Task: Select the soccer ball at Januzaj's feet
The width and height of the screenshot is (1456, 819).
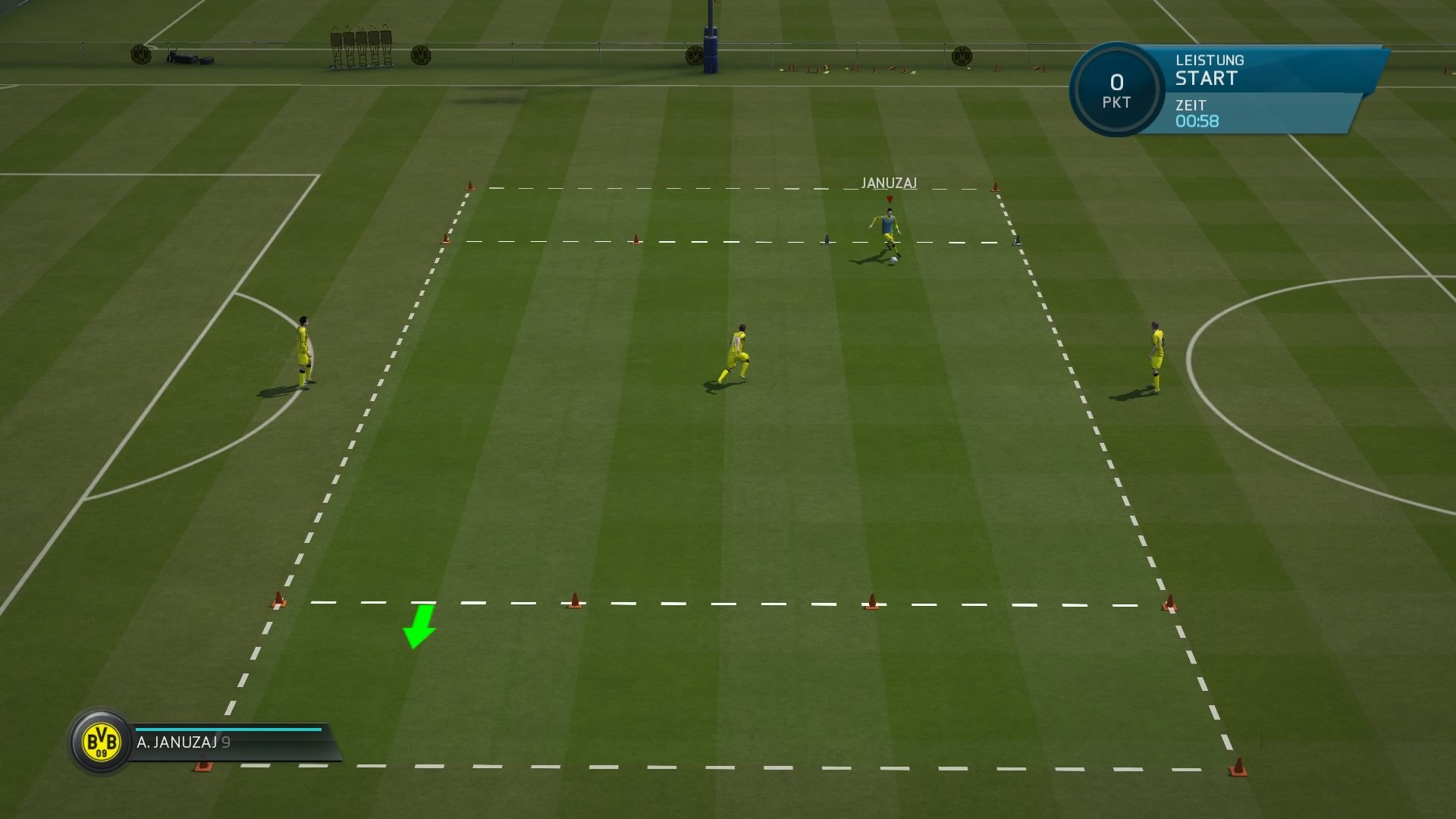Action: pyautogui.click(x=893, y=262)
